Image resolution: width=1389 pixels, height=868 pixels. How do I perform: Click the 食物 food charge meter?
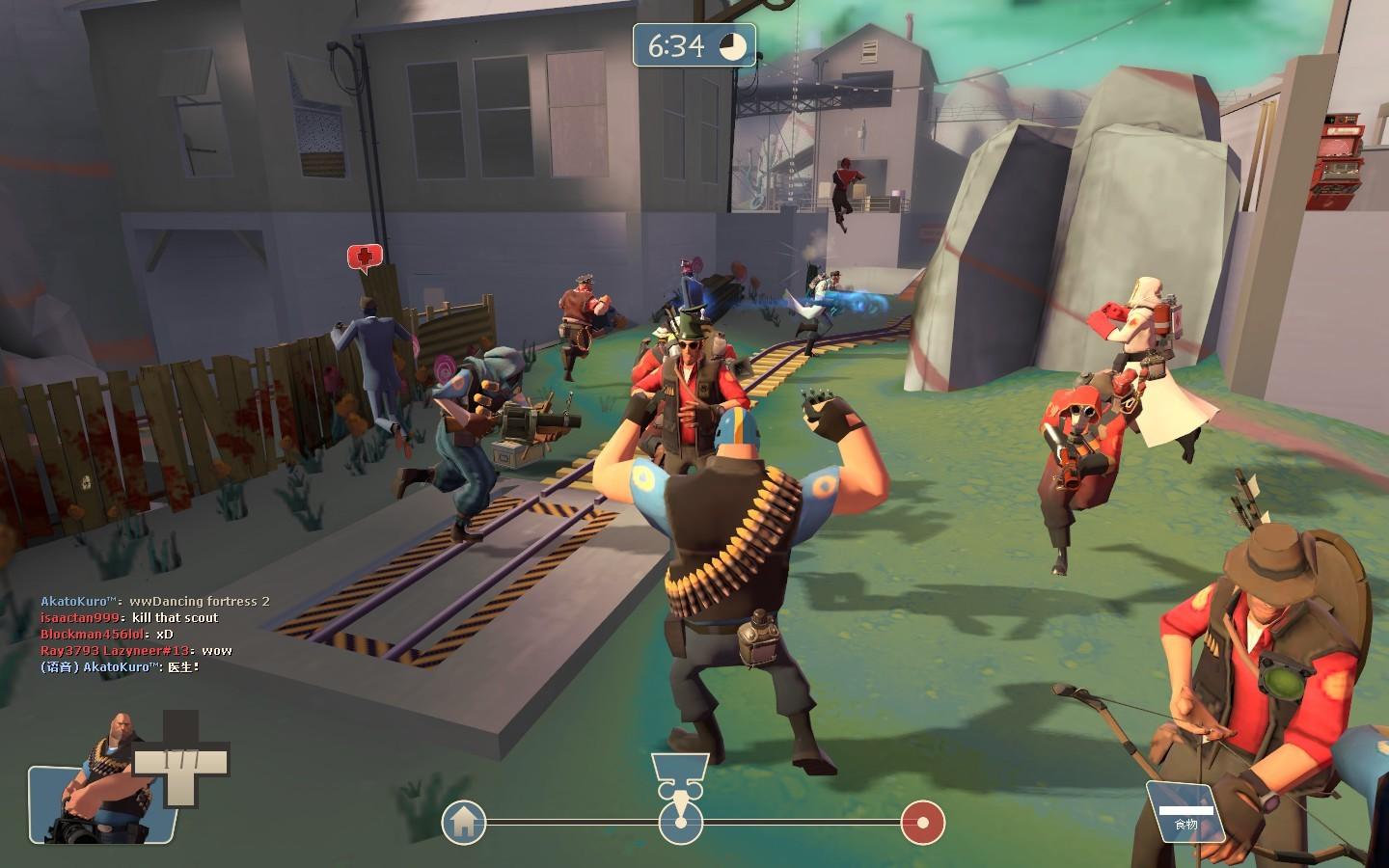tap(1185, 812)
